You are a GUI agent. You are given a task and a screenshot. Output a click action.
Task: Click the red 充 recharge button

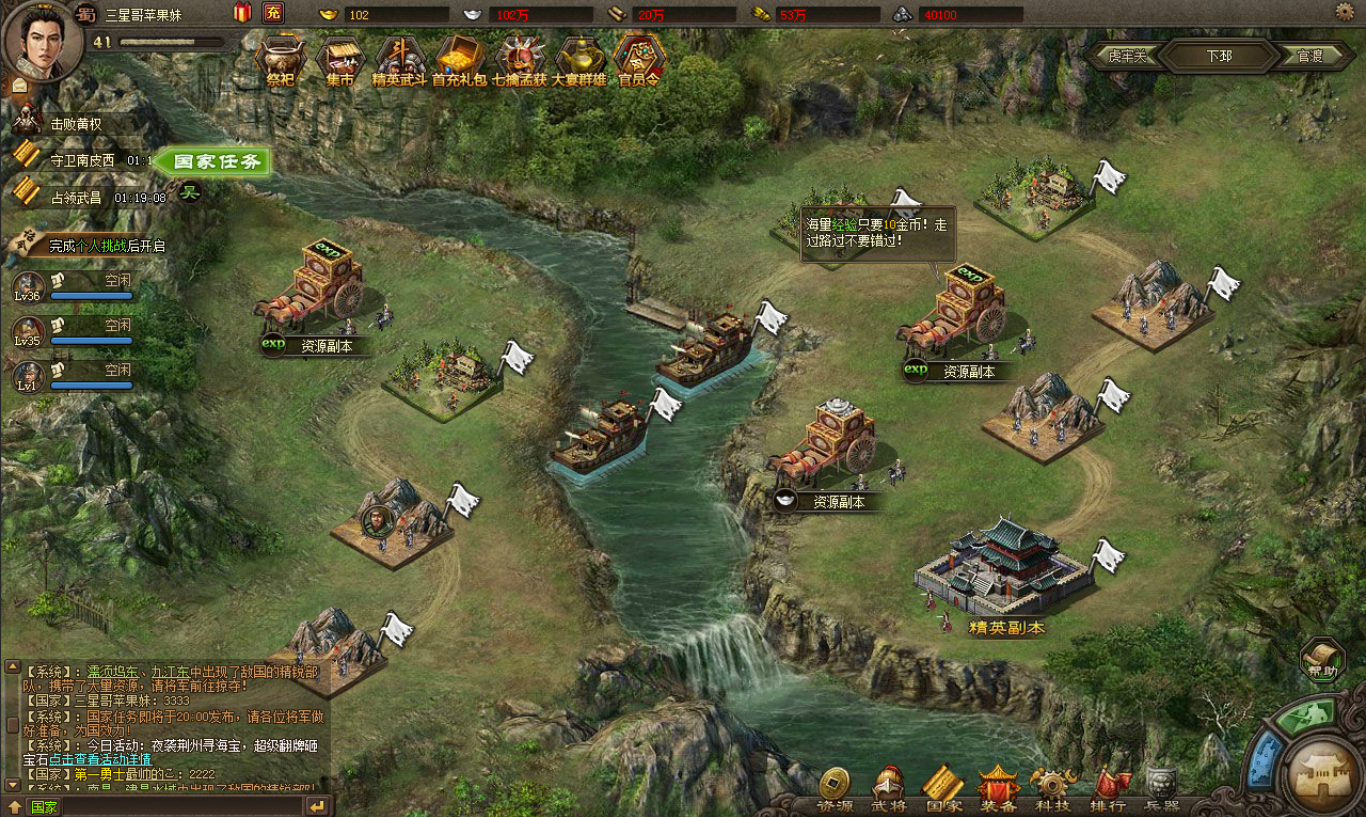(x=273, y=13)
